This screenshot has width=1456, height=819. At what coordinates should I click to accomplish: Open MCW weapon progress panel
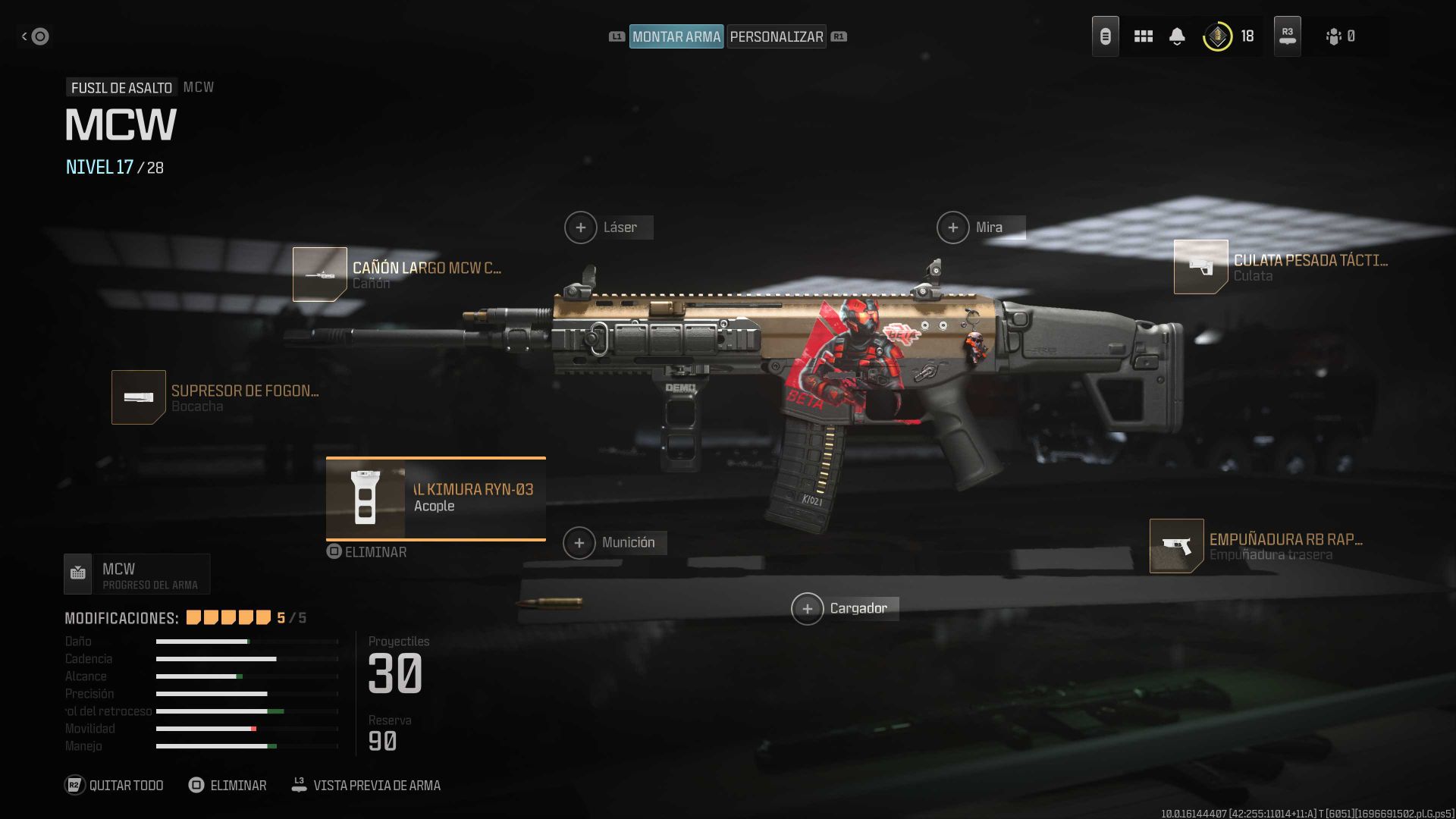tap(136, 574)
